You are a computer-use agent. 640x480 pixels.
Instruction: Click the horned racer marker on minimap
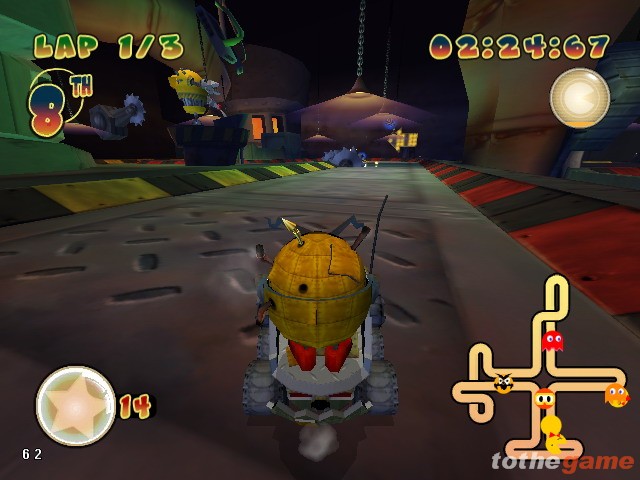pyautogui.click(x=503, y=383)
